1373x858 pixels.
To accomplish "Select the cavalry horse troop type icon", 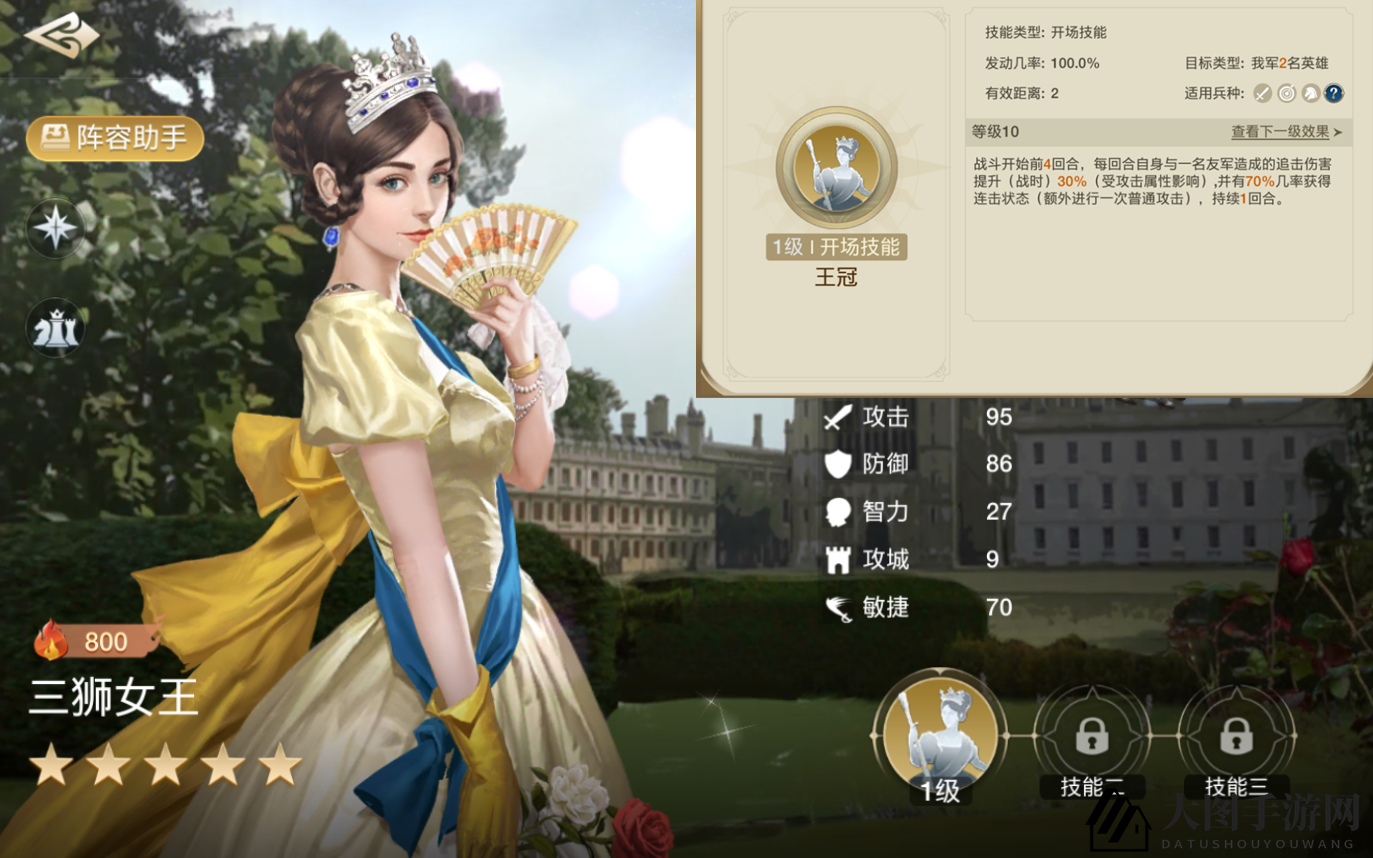I will click(1310, 93).
